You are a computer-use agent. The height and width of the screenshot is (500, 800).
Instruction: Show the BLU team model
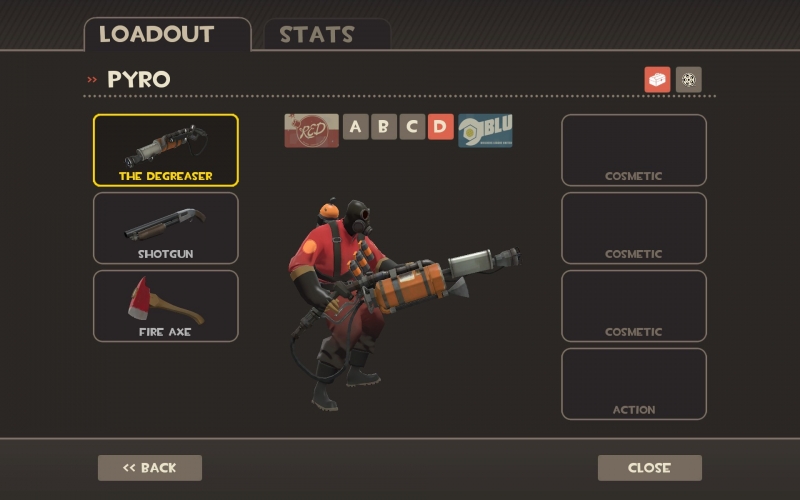tap(486, 130)
